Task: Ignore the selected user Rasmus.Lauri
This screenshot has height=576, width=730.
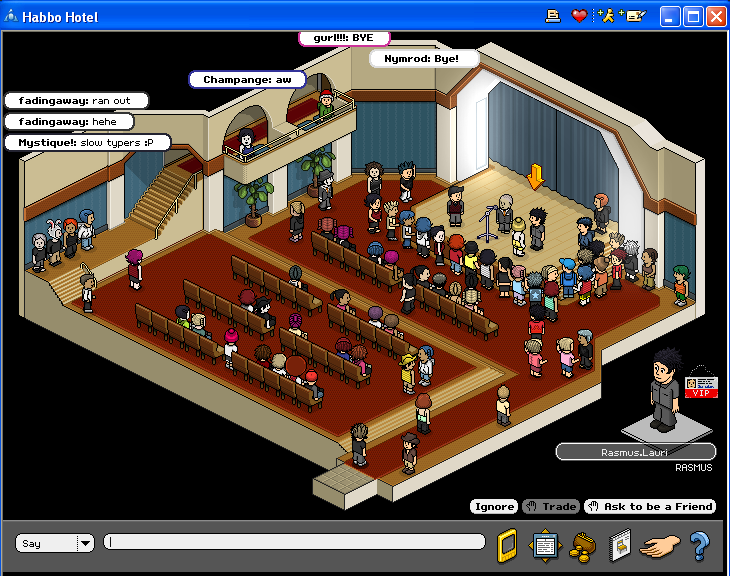Action: click(493, 506)
